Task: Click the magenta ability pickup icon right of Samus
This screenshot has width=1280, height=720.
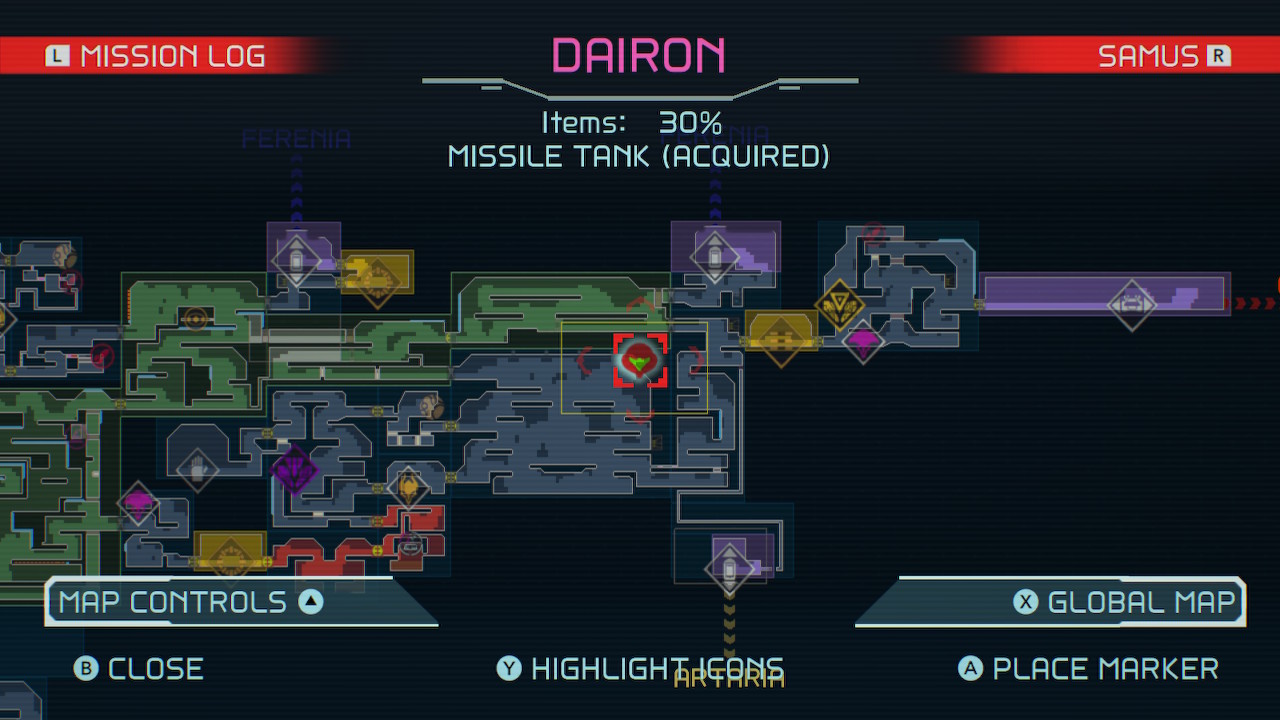Action: (862, 343)
